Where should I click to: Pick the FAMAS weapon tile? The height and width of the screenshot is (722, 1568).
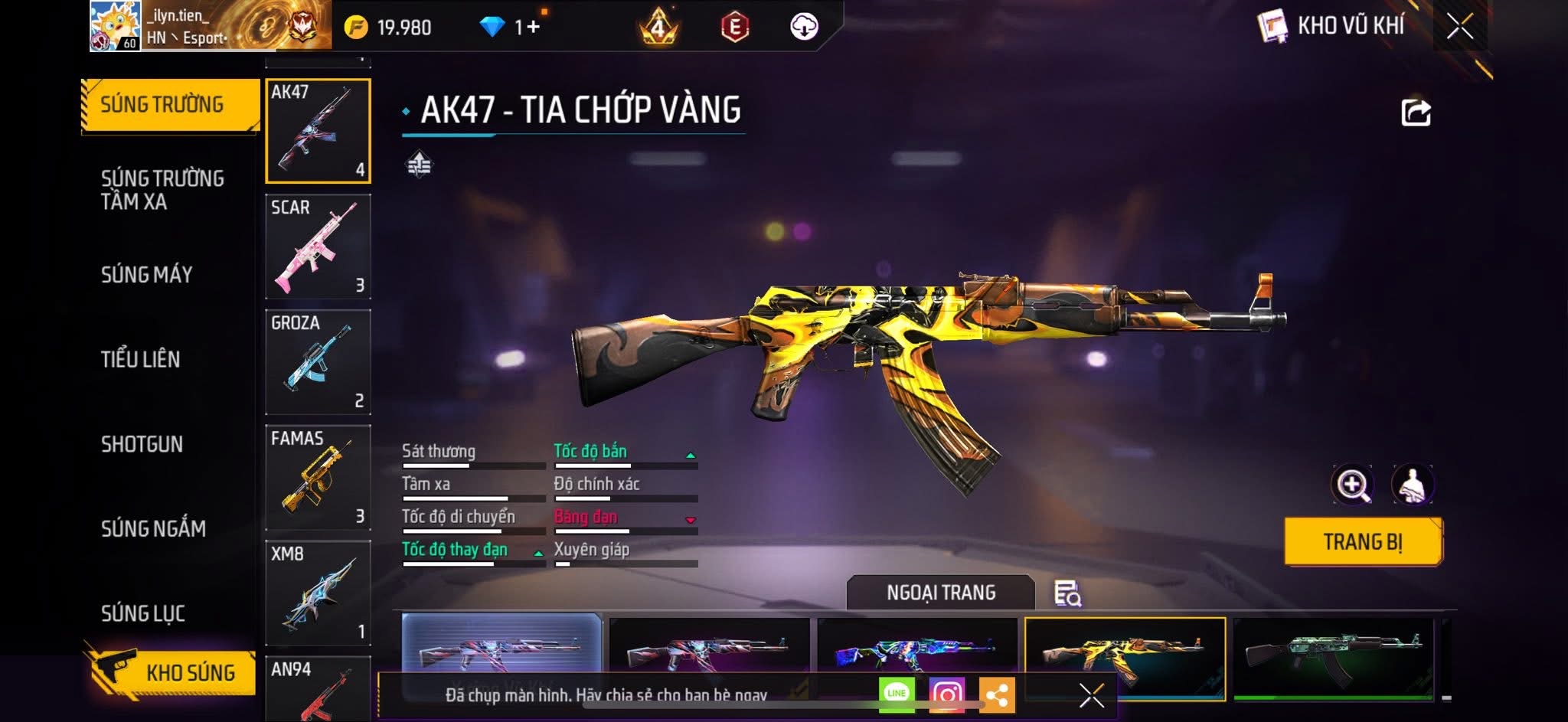[x=318, y=478]
